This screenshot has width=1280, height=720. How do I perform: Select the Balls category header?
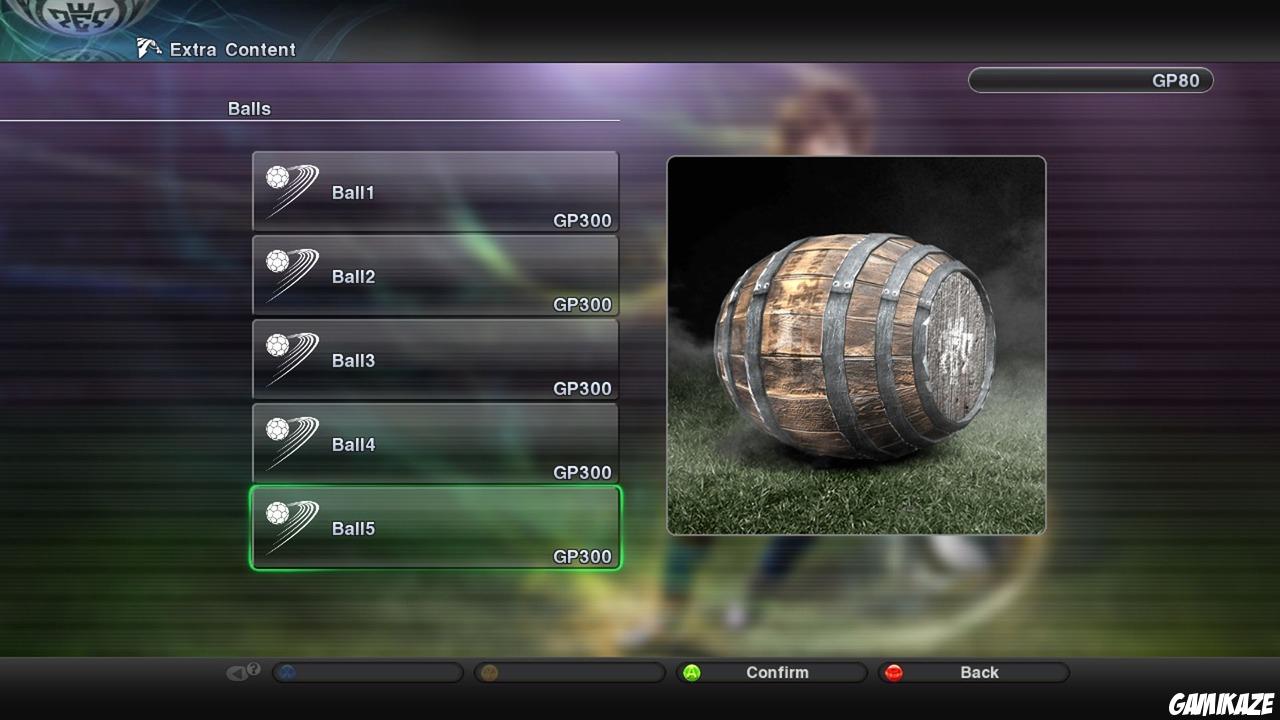click(247, 108)
